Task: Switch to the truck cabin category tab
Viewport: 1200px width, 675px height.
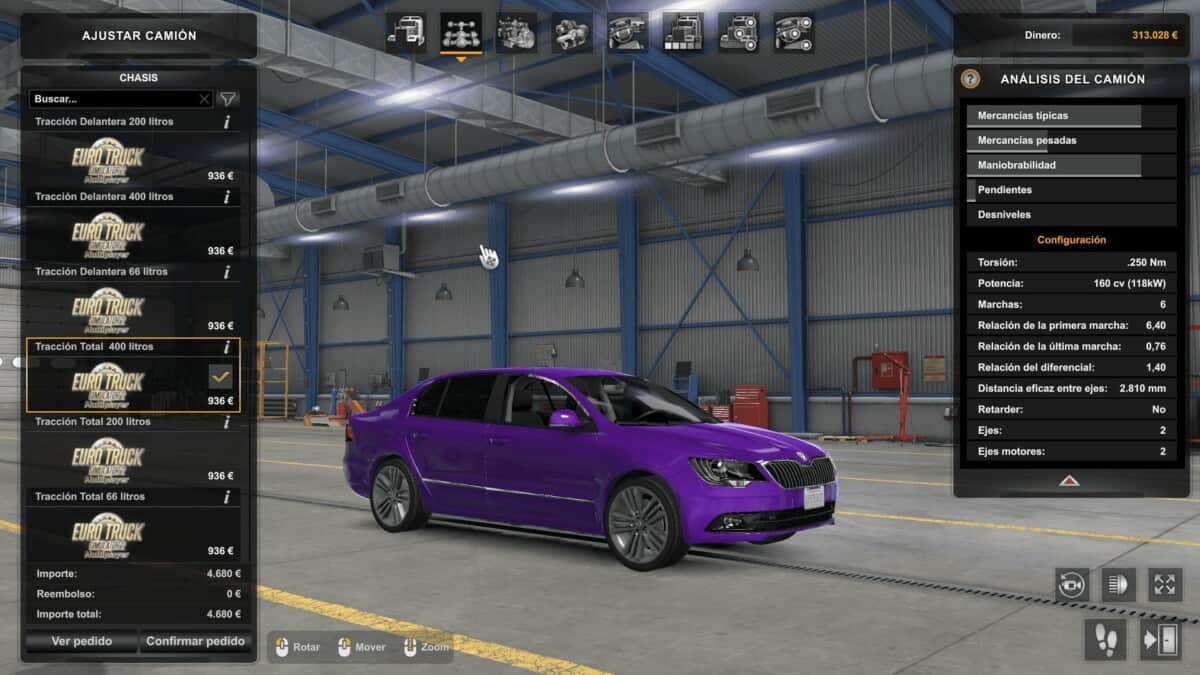Action: click(x=406, y=33)
